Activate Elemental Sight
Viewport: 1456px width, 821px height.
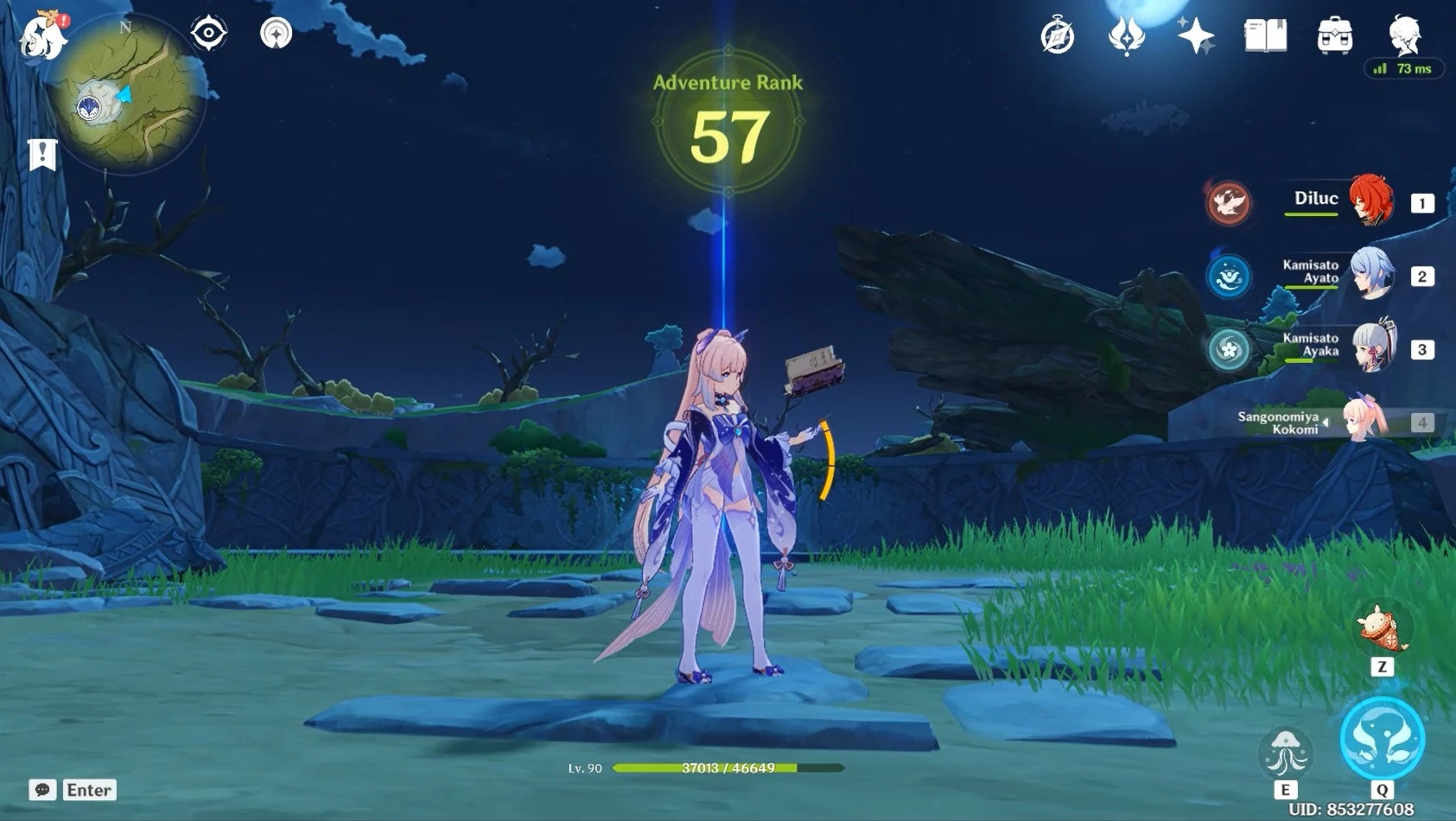pos(207,33)
